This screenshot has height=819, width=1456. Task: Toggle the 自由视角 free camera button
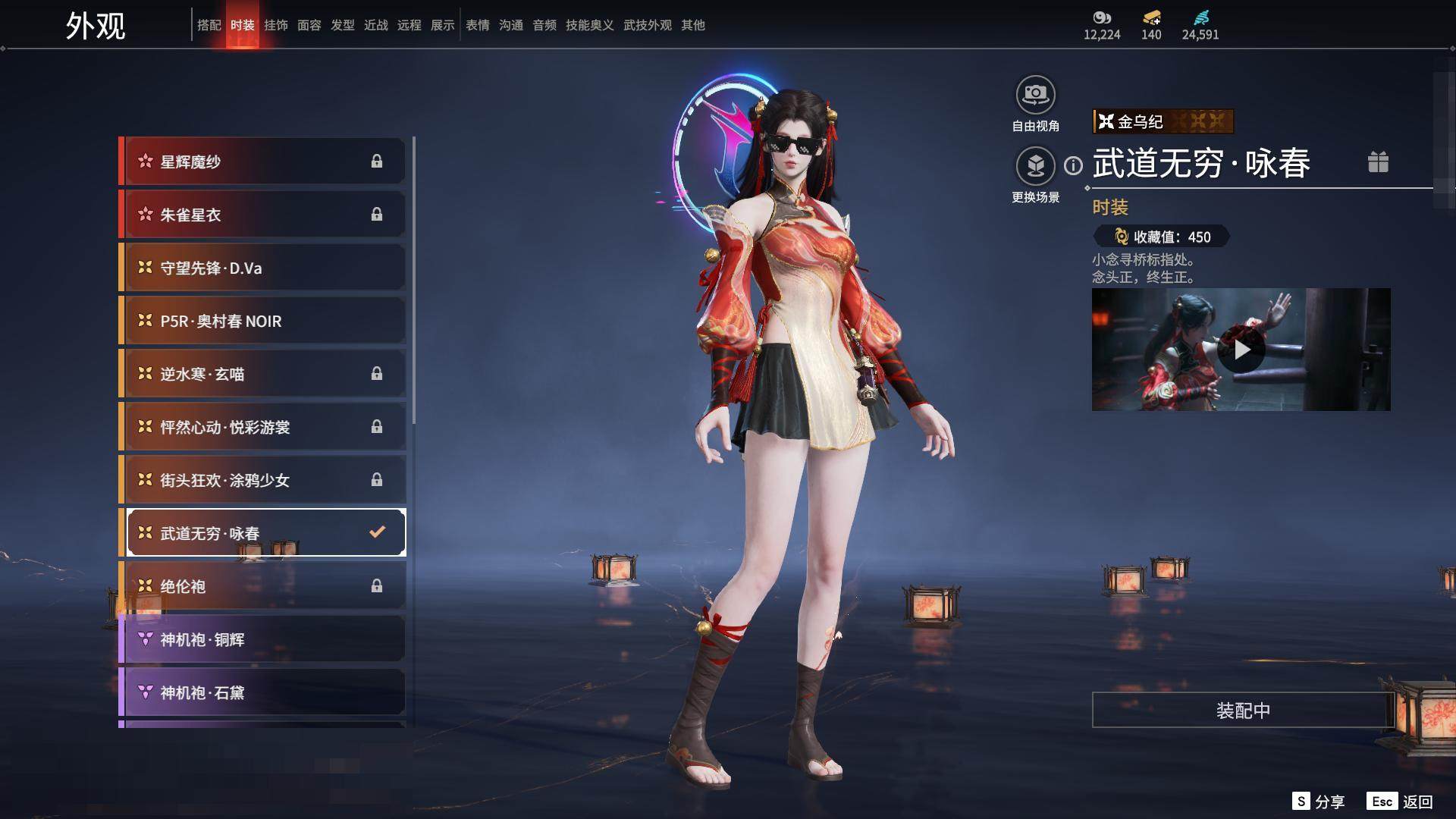pyautogui.click(x=1035, y=96)
